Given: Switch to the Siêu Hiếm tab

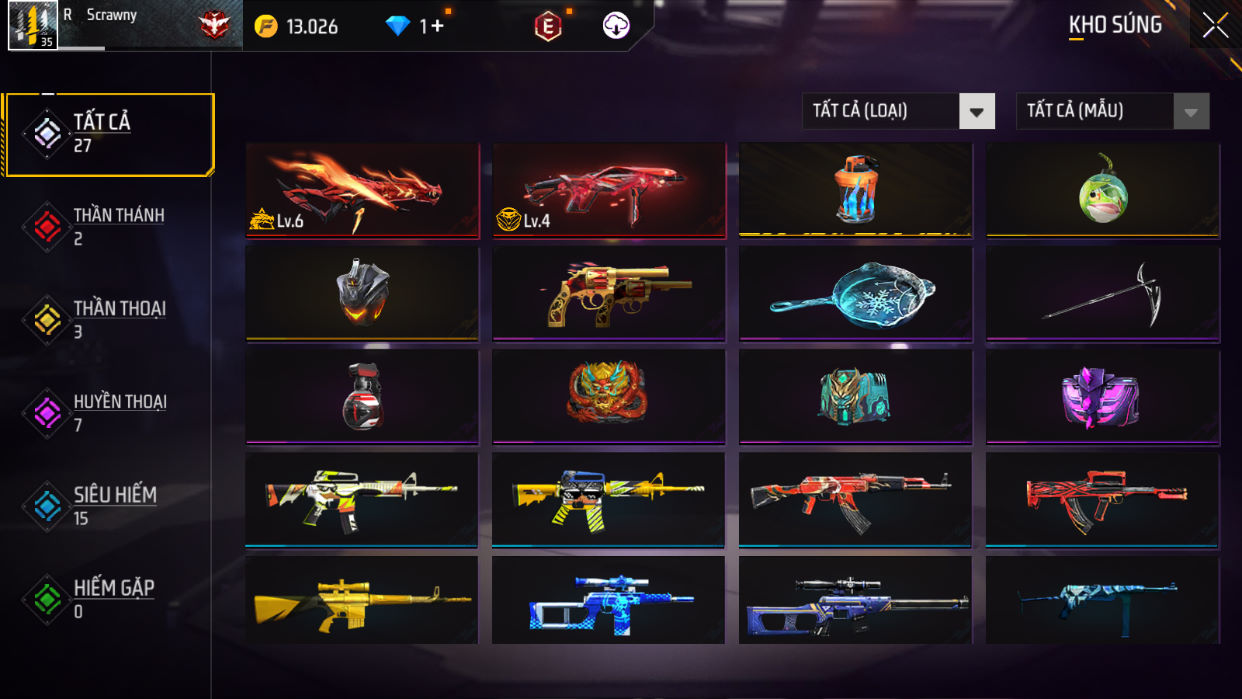Looking at the screenshot, I should coord(110,506).
